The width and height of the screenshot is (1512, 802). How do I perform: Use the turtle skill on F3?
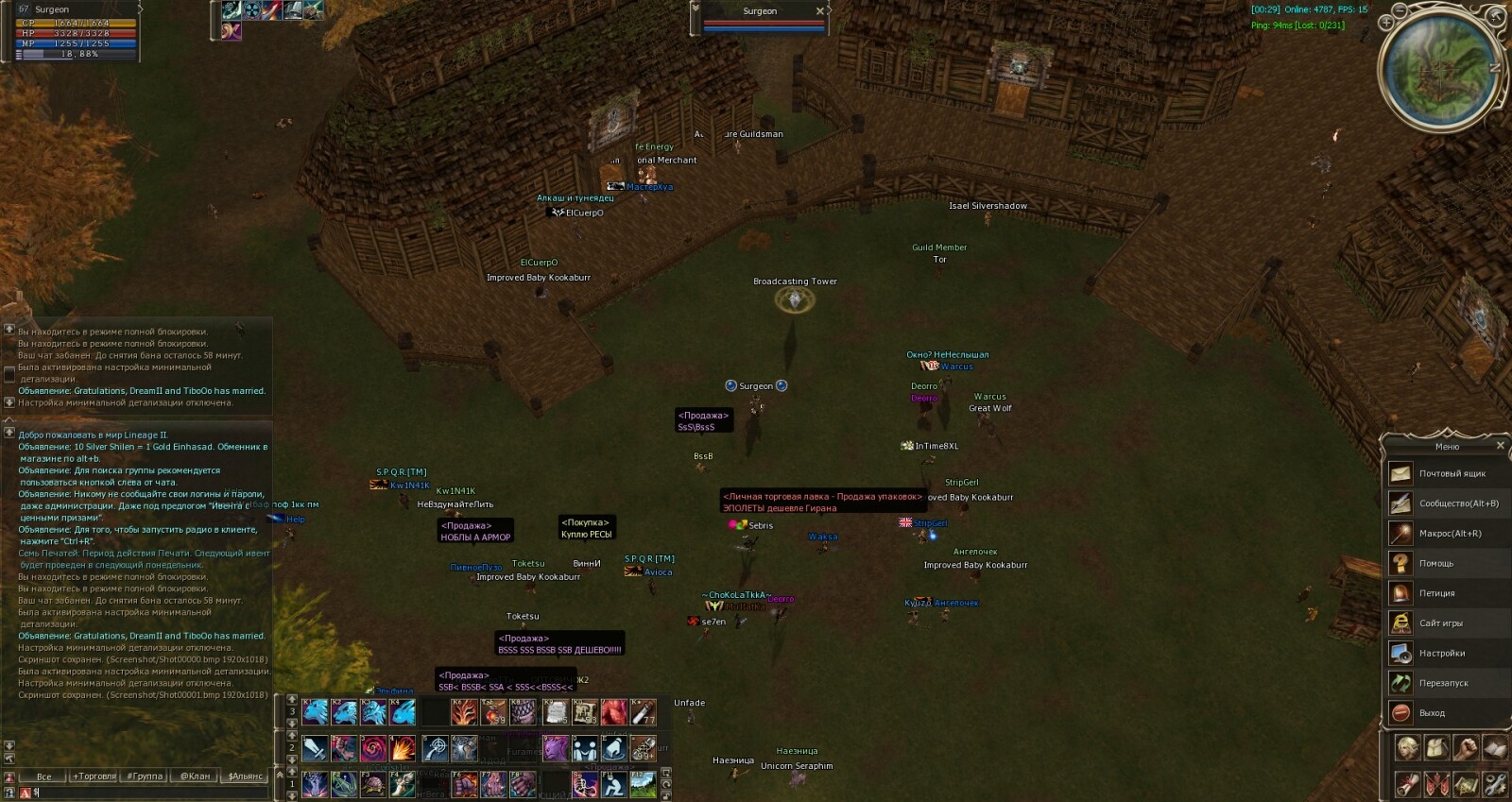373,784
